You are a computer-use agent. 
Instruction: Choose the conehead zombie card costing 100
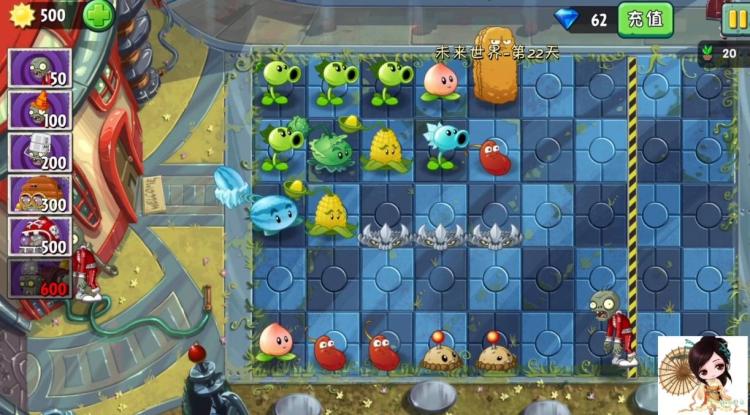click(39, 111)
